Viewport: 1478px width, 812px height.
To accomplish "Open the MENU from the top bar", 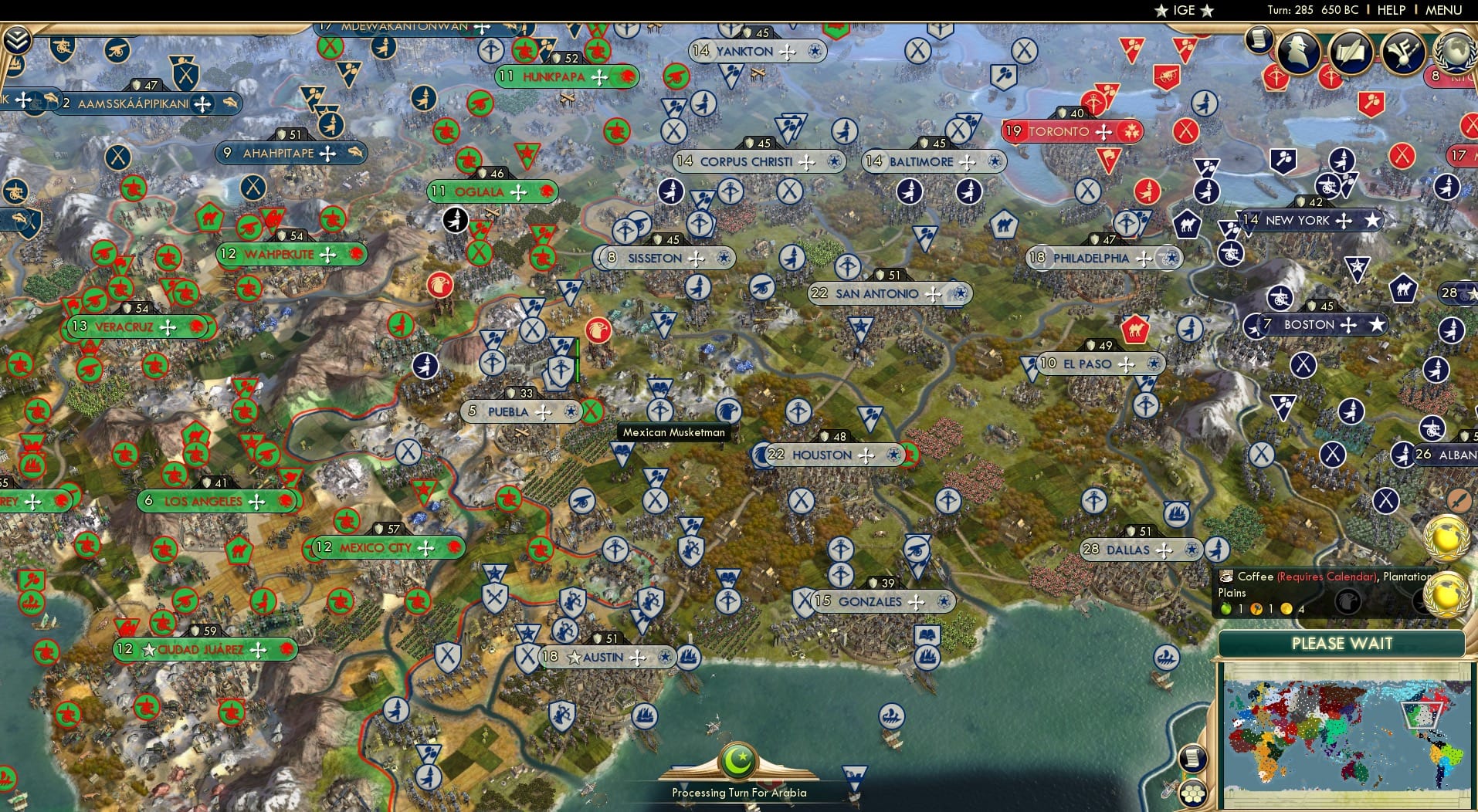I will 1446,10.
